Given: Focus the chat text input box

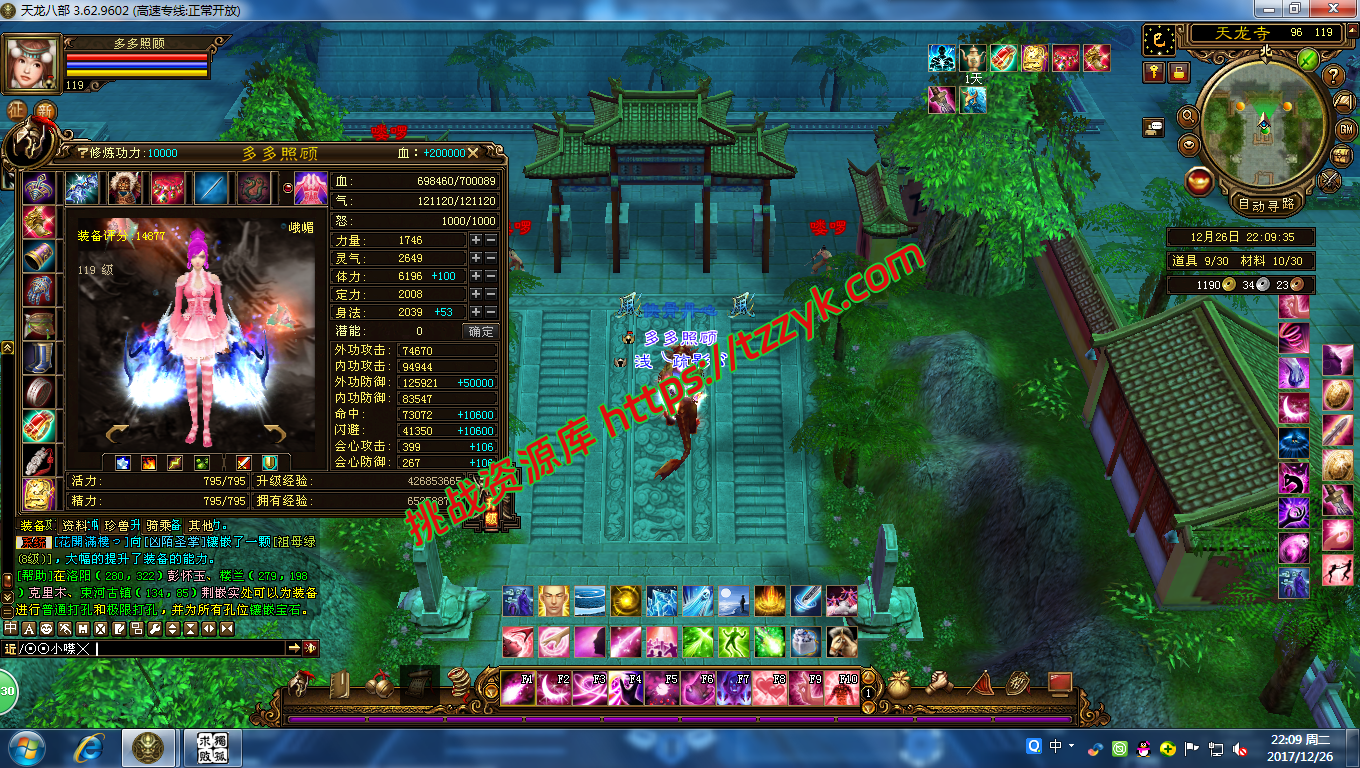Looking at the screenshot, I should [190, 648].
